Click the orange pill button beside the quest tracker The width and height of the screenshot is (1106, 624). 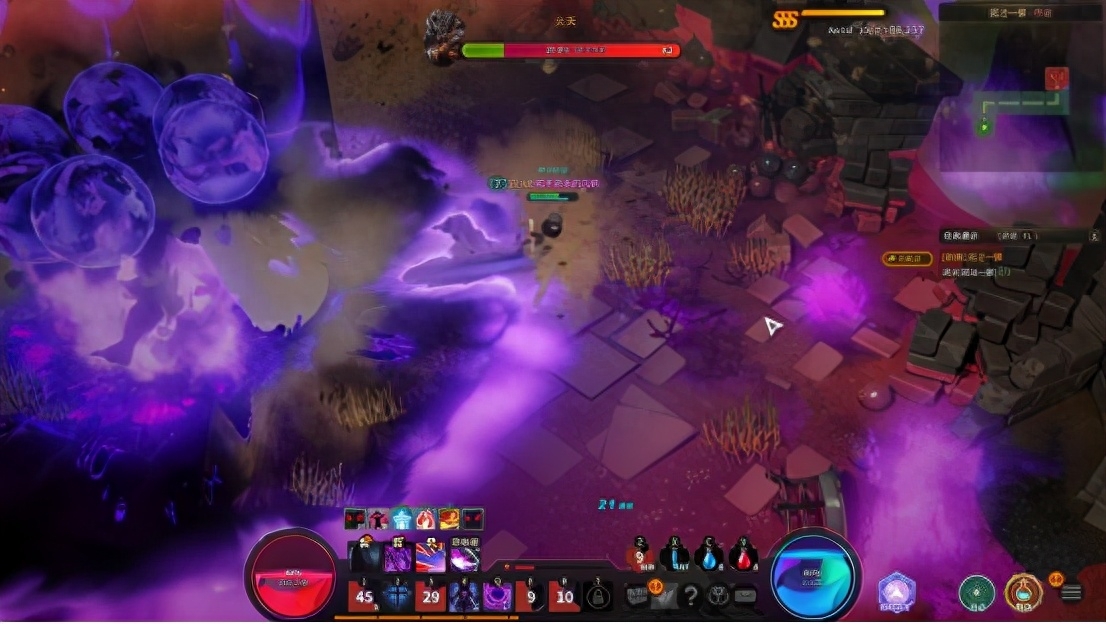click(906, 258)
